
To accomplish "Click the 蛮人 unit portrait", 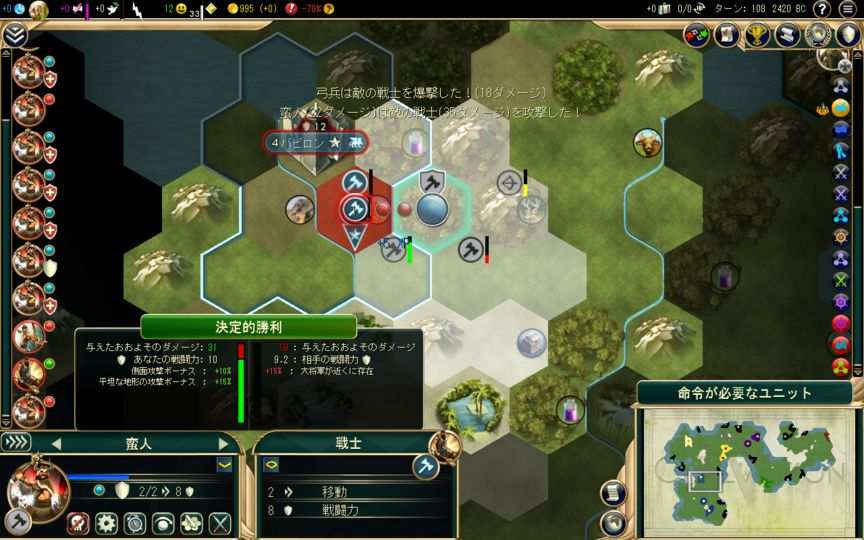I will click(x=37, y=487).
